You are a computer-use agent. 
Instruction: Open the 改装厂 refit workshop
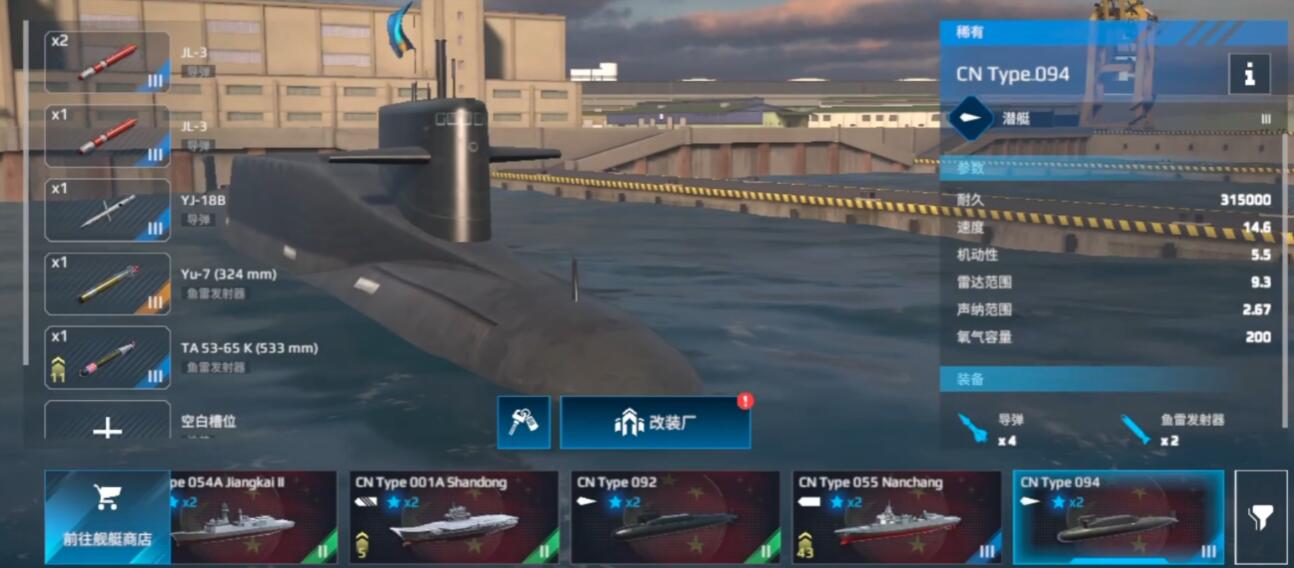pos(655,422)
